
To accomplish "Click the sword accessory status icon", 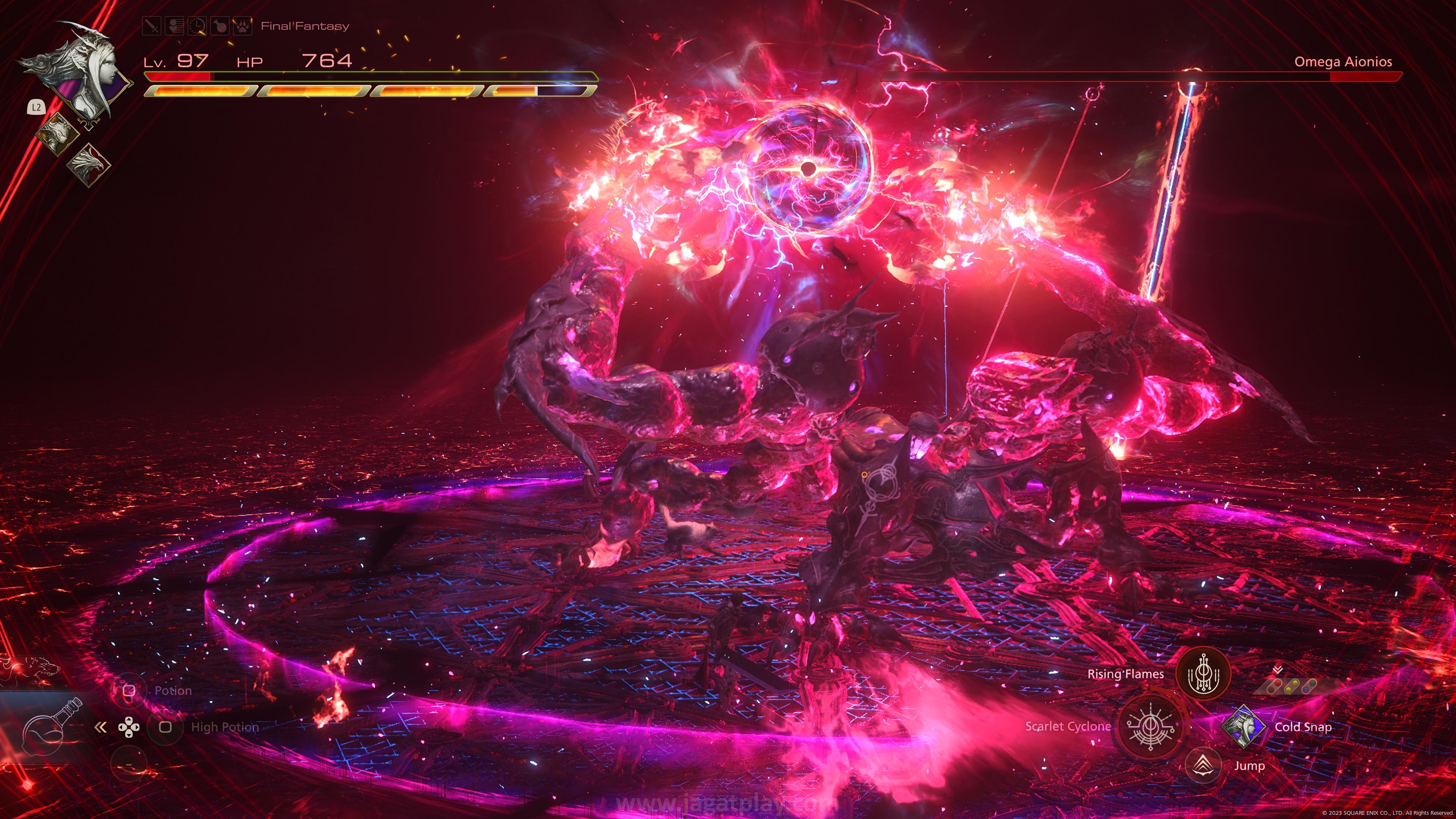I will point(152,26).
